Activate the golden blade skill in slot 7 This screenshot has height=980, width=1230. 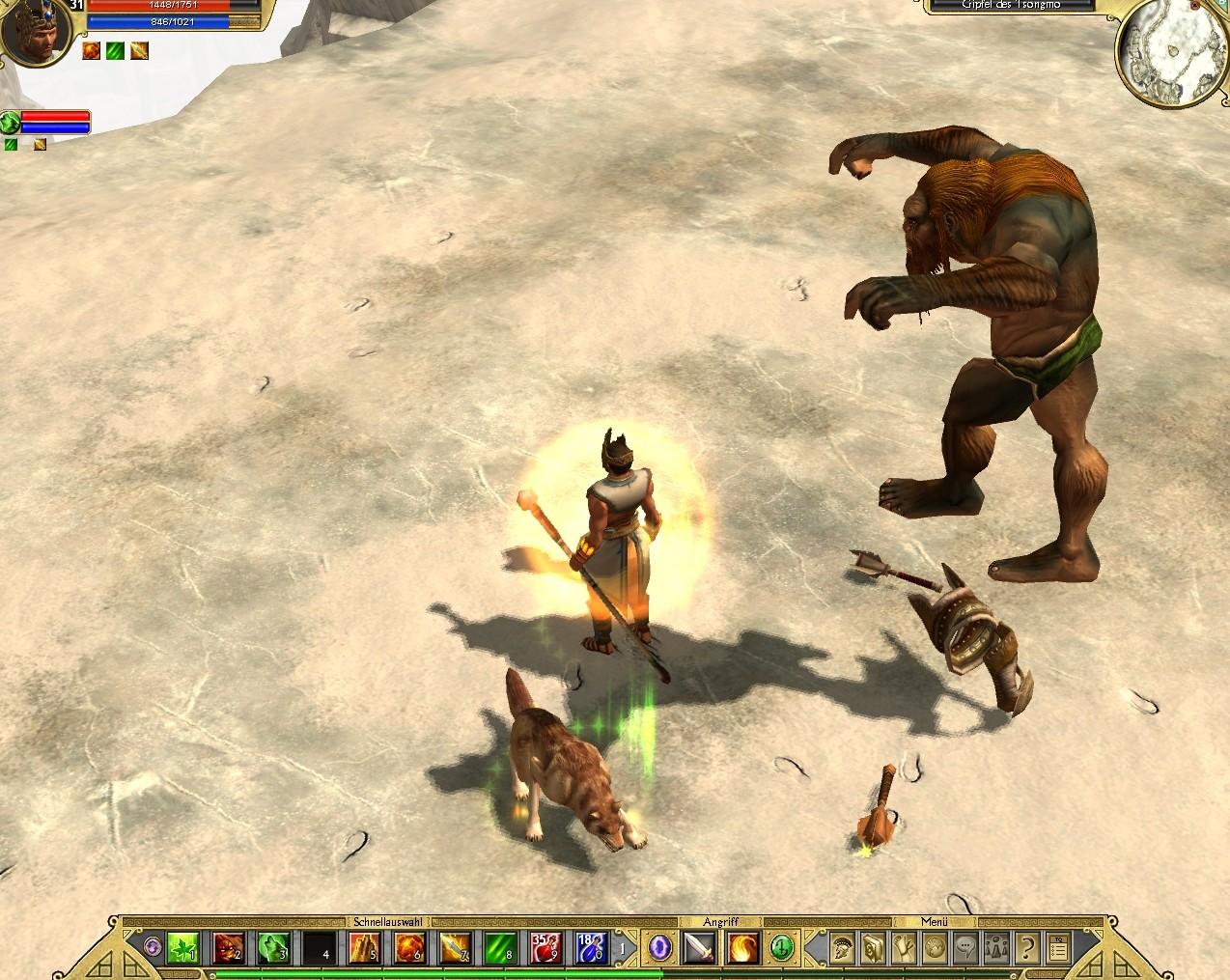tap(455, 948)
